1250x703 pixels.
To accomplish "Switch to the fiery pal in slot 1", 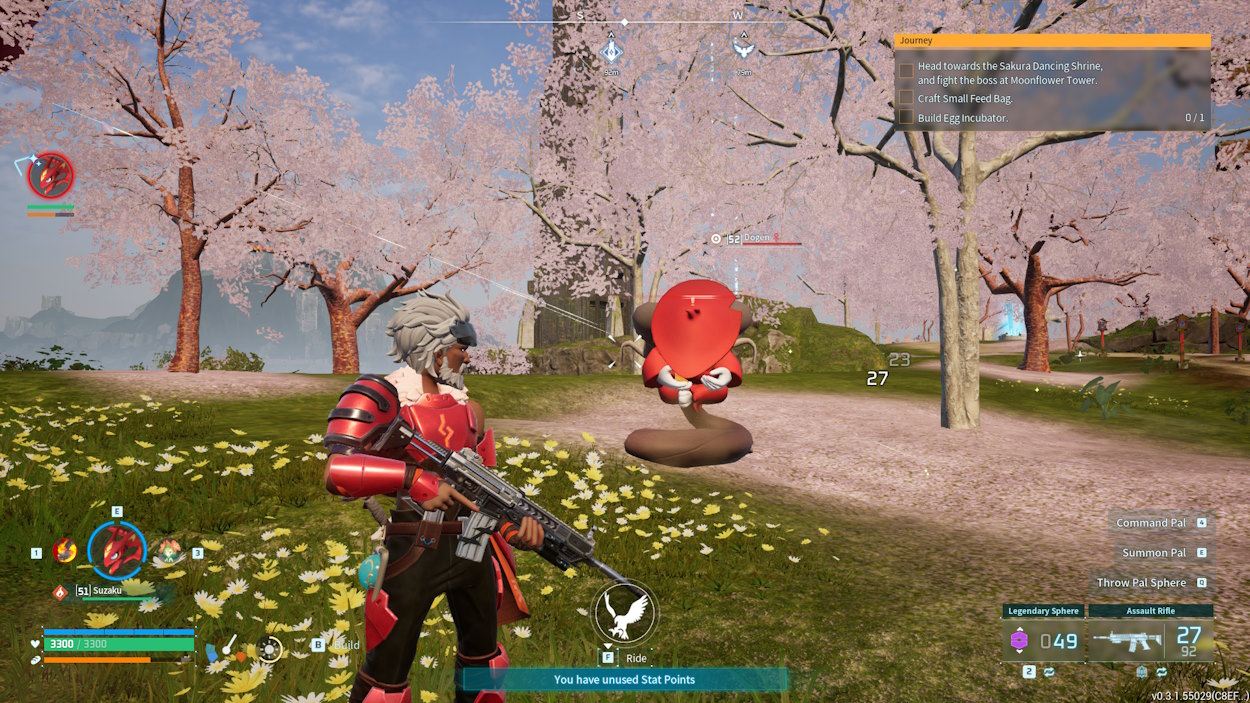I will click(65, 551).
